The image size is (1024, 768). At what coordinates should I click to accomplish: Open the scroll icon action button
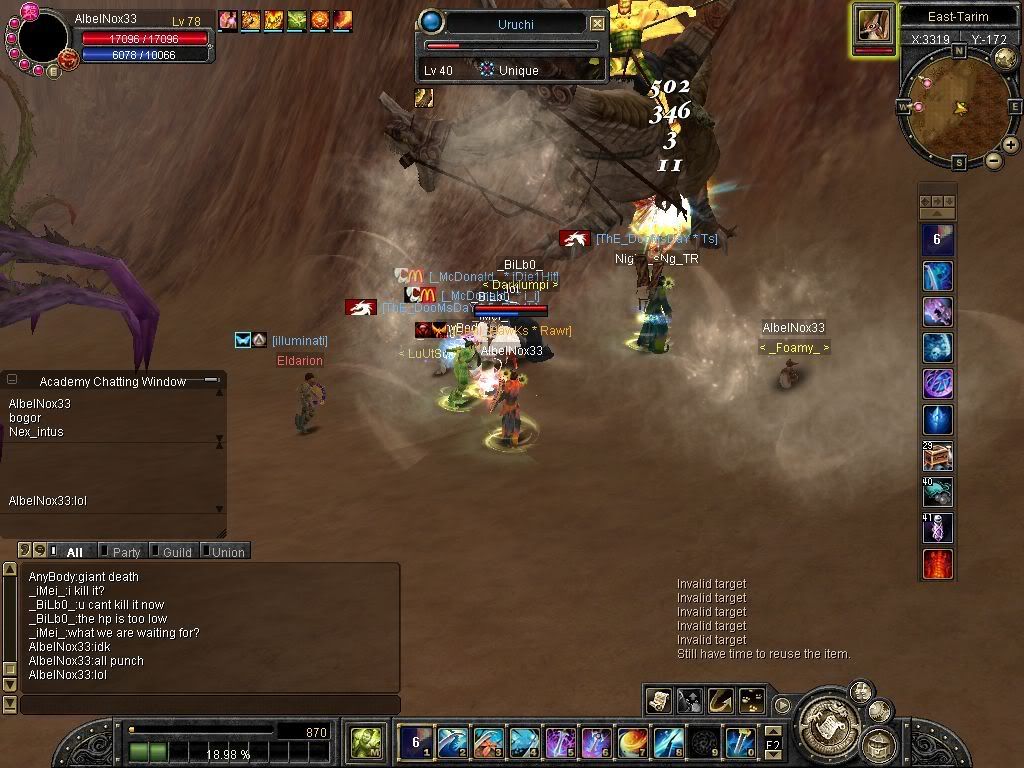658,700
